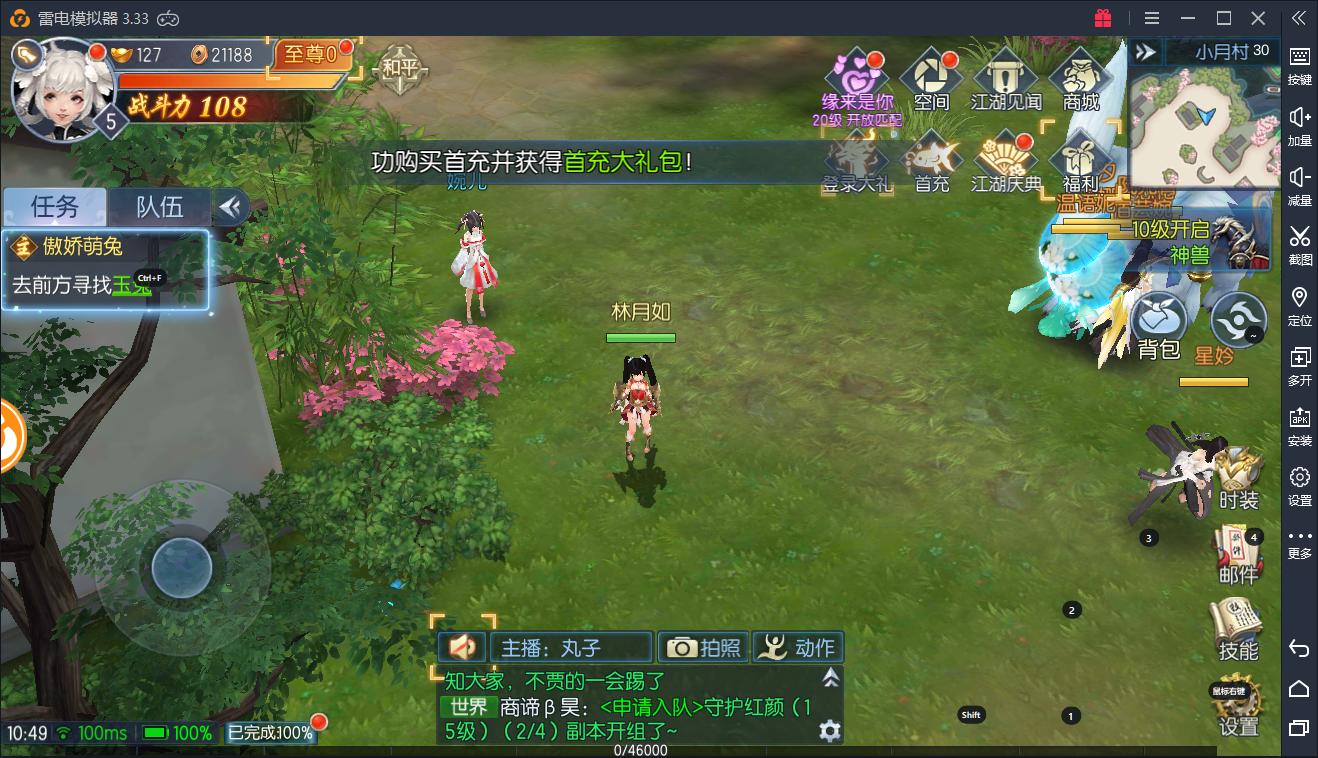Take a photo with 拍照 button

pos(702,648)
